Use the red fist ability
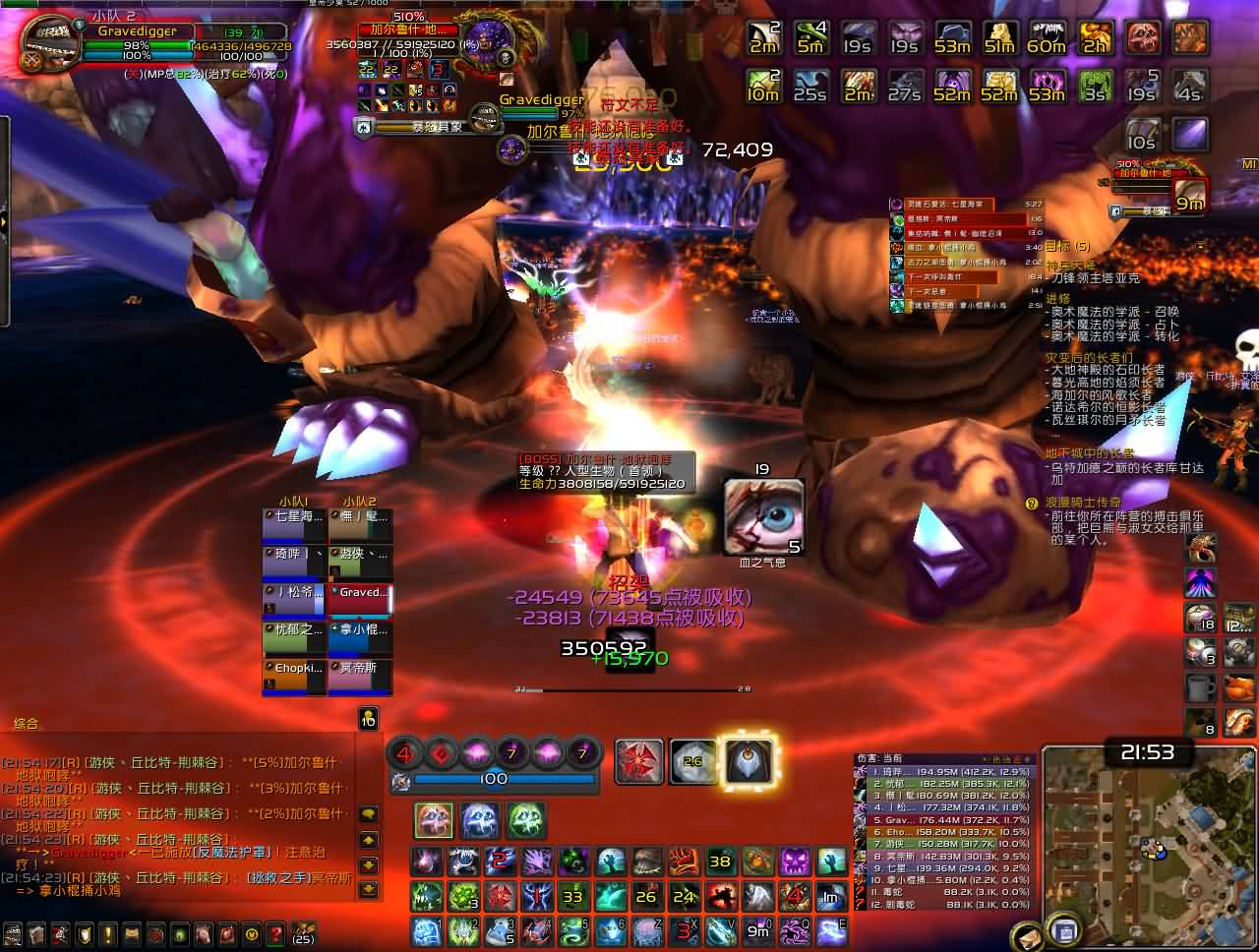1259x952 pixels. click(684, 863)
